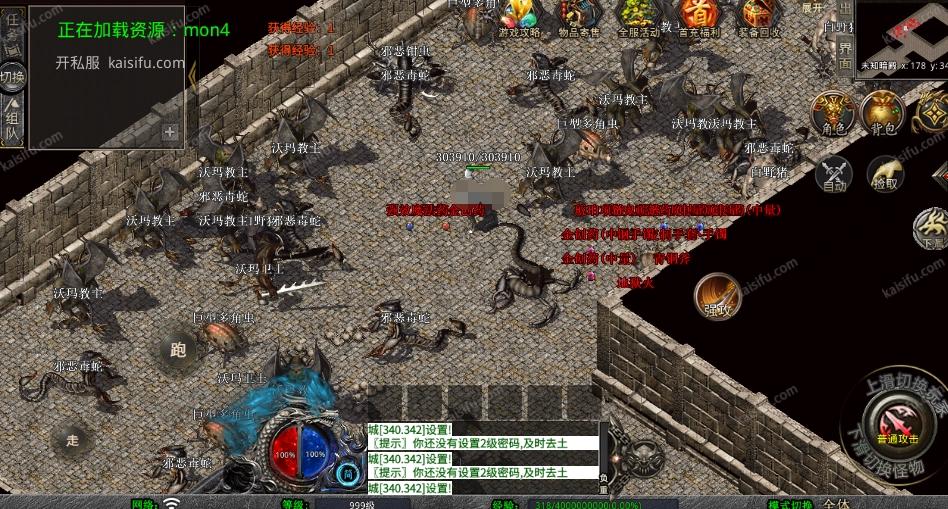Select the 跑 run movement button
The image size is (948, 509).
178,349
